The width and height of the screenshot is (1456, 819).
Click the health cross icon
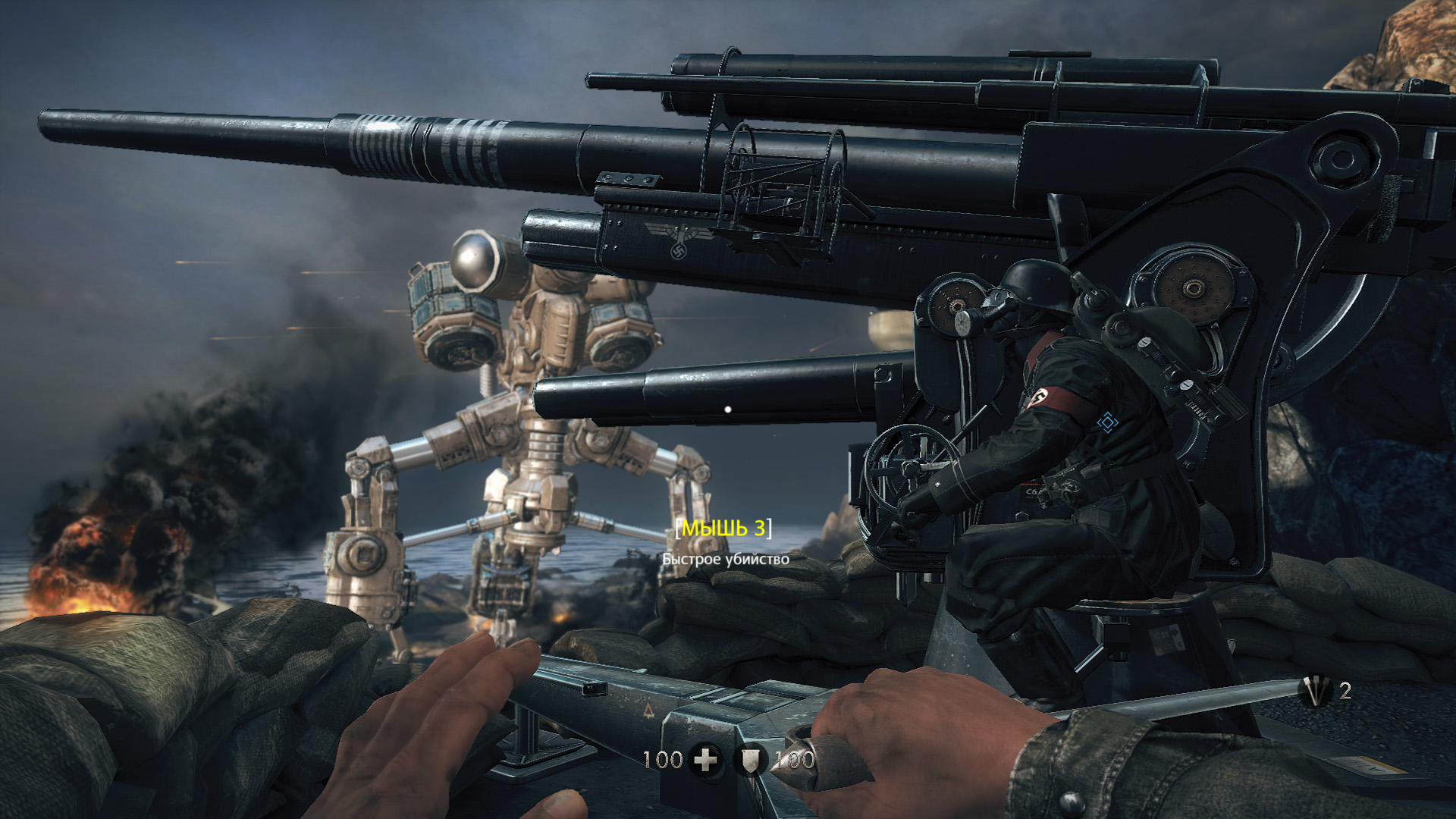click(x=706, y=759)
